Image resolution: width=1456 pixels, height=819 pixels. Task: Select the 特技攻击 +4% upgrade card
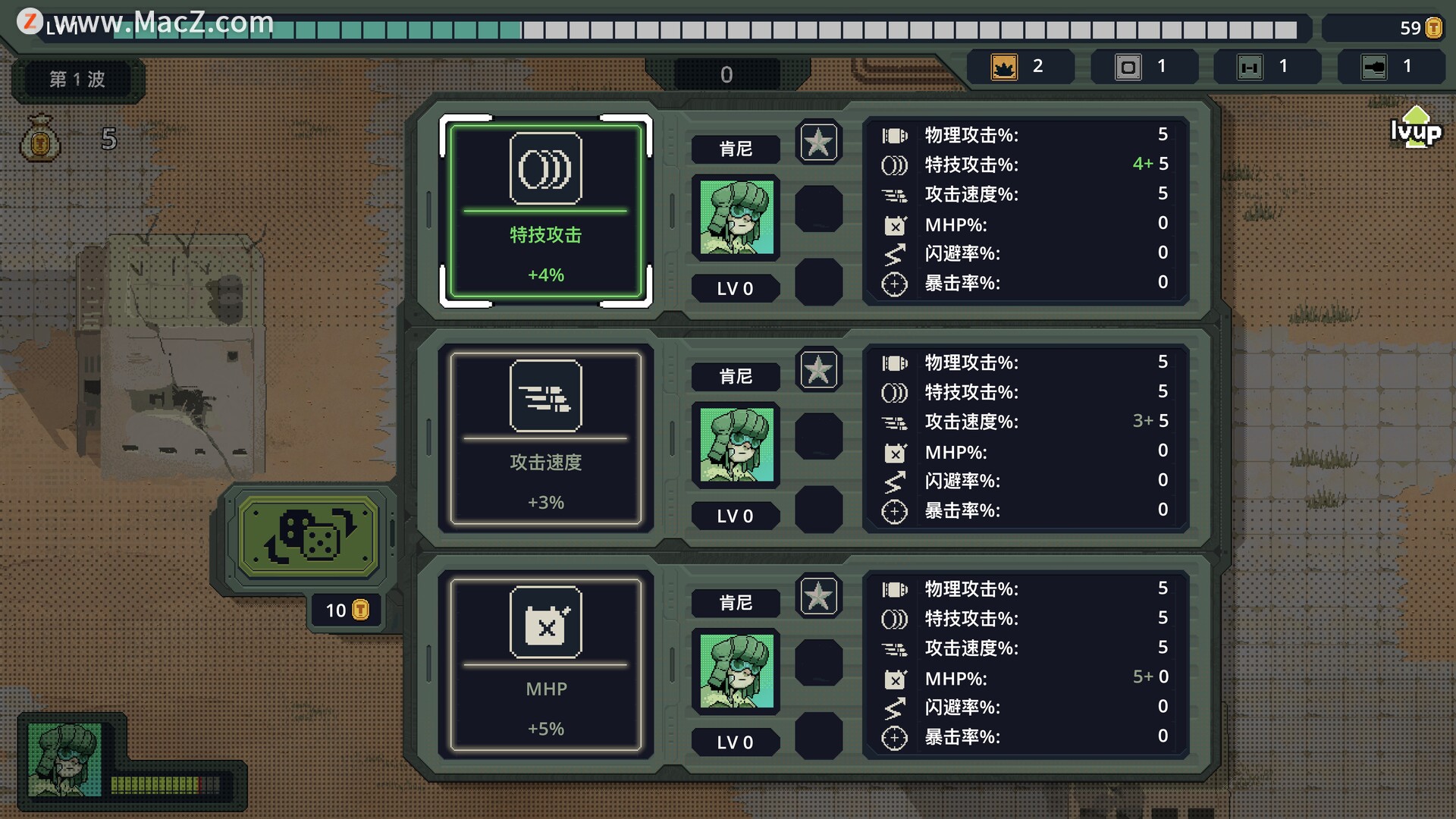pyautogui.click(x=545, y=211)
